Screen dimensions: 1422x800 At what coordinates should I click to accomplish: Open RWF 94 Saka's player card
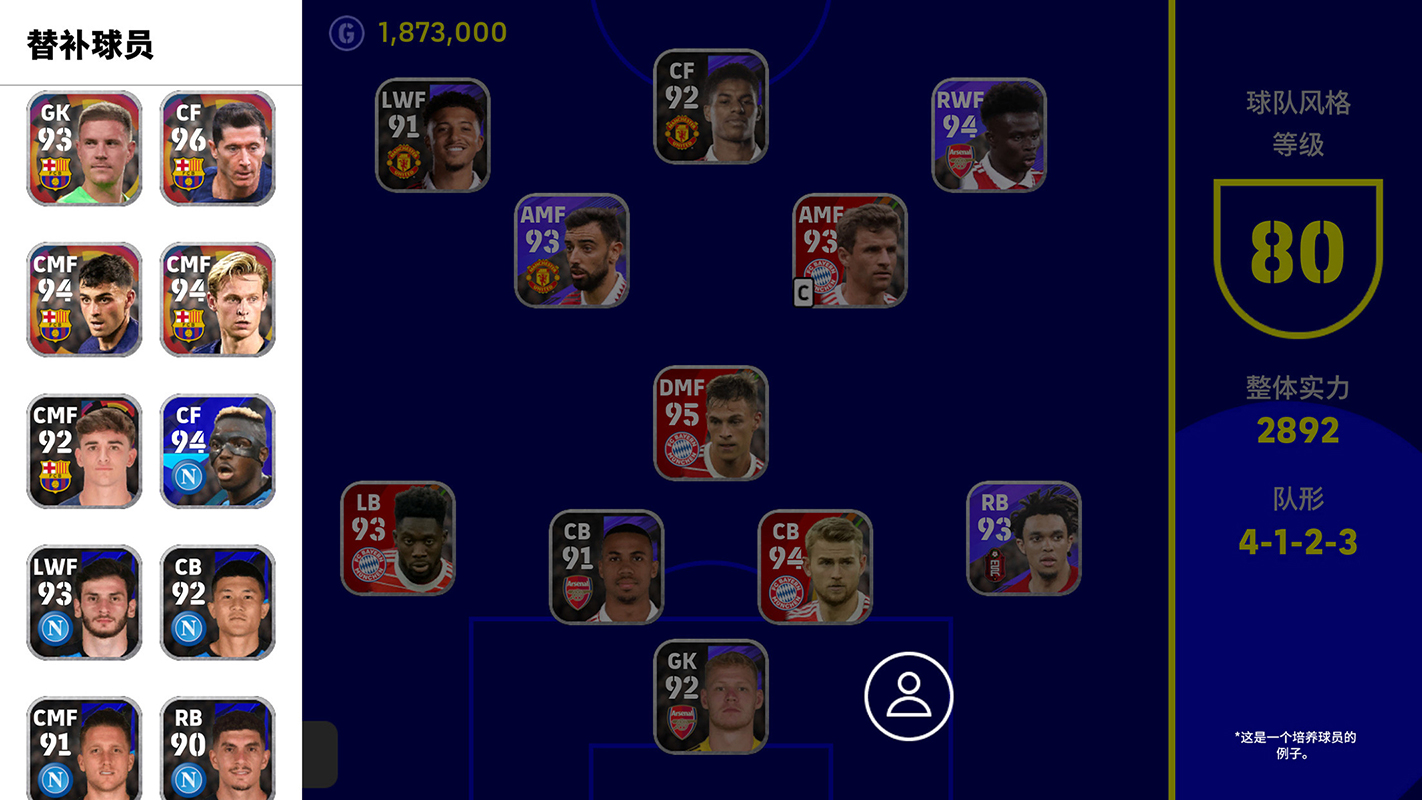(x=988, y=135)
